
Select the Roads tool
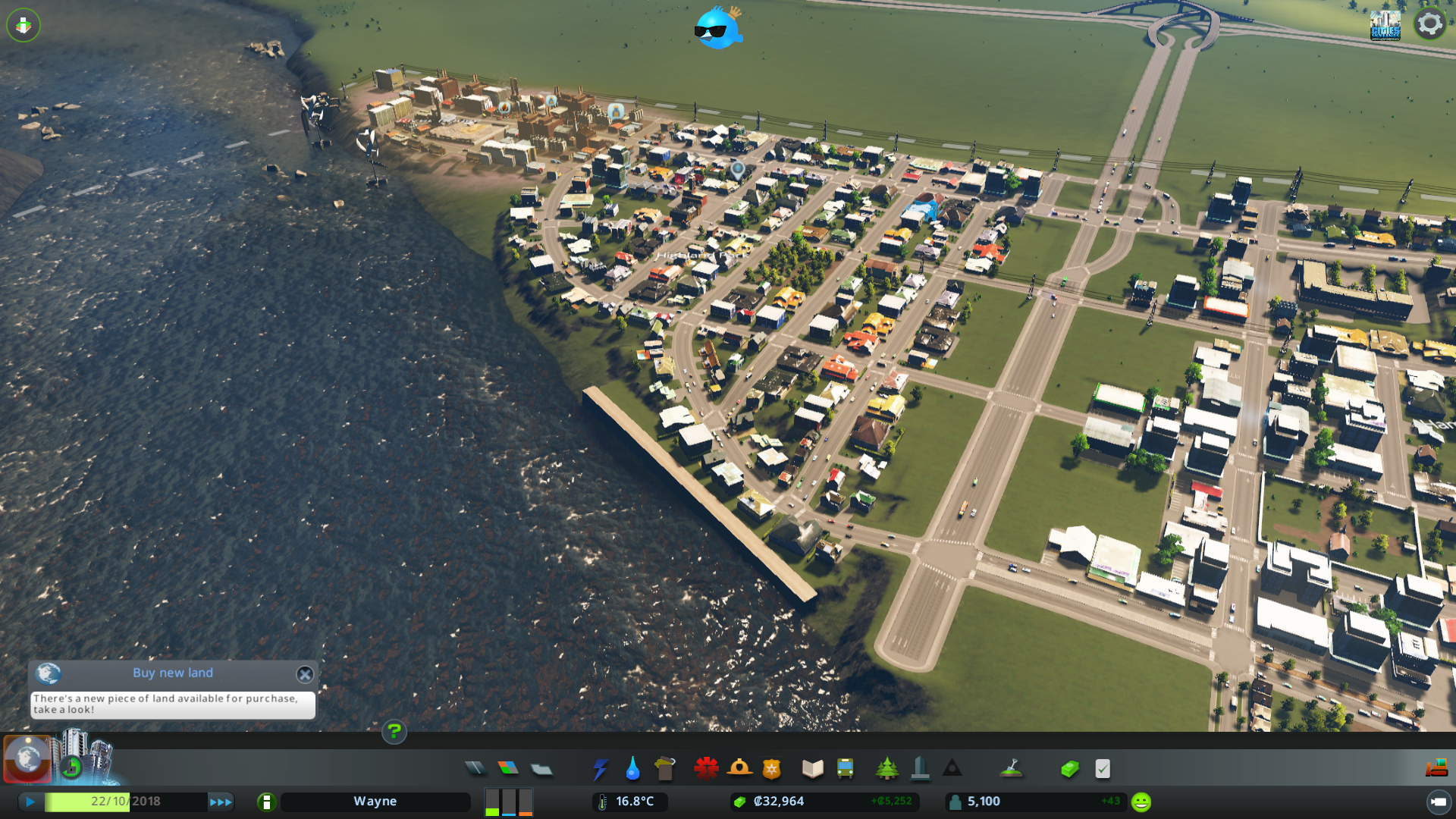(x=475, y=768)
